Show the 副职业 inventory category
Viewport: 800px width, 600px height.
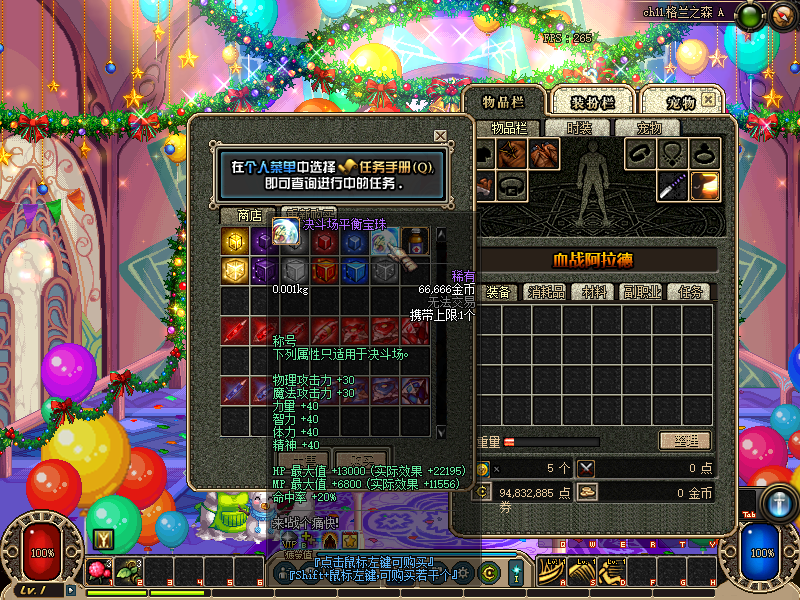pos(642,292)
